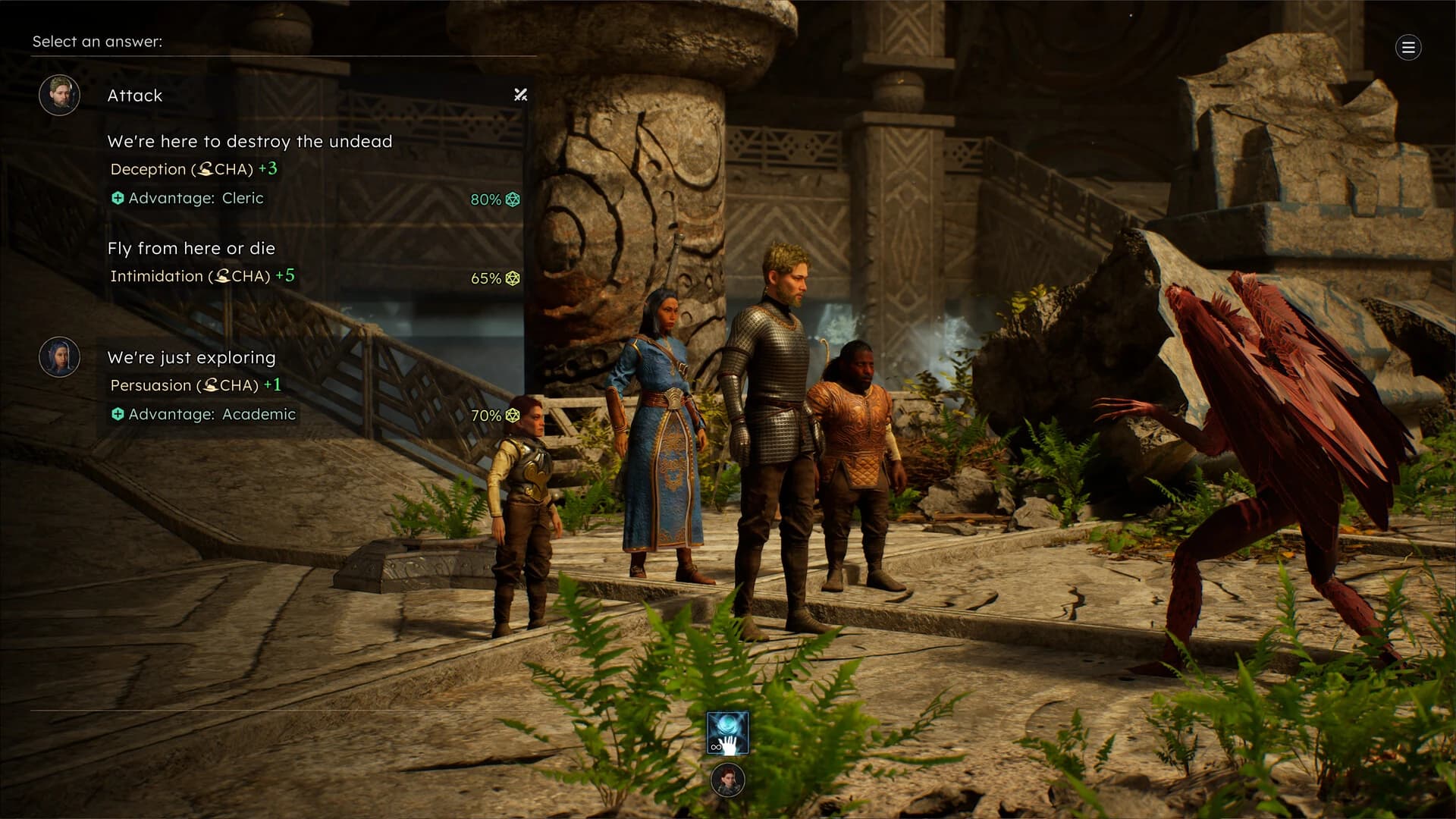The image size is (1456, 819).
Task: Choose 'We're here to destroy the undead'
Action: click(x=250, y=141)
